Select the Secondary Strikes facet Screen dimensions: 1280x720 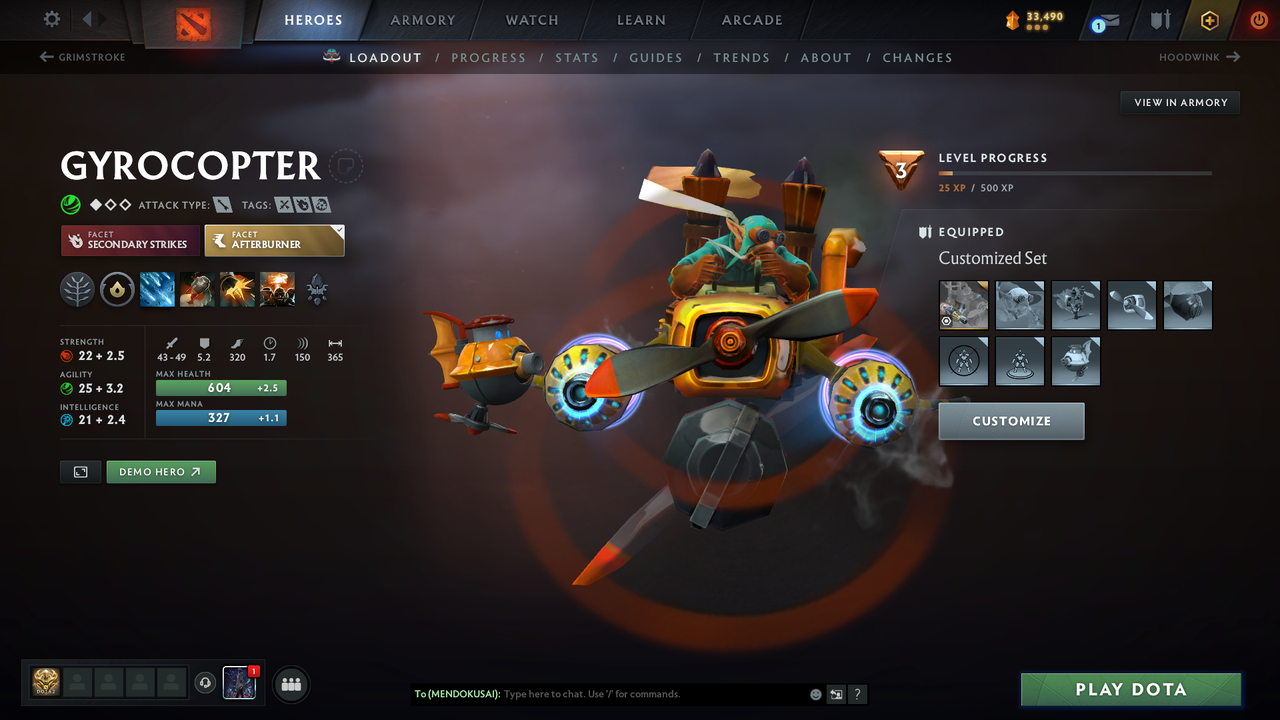pos(130,241)
